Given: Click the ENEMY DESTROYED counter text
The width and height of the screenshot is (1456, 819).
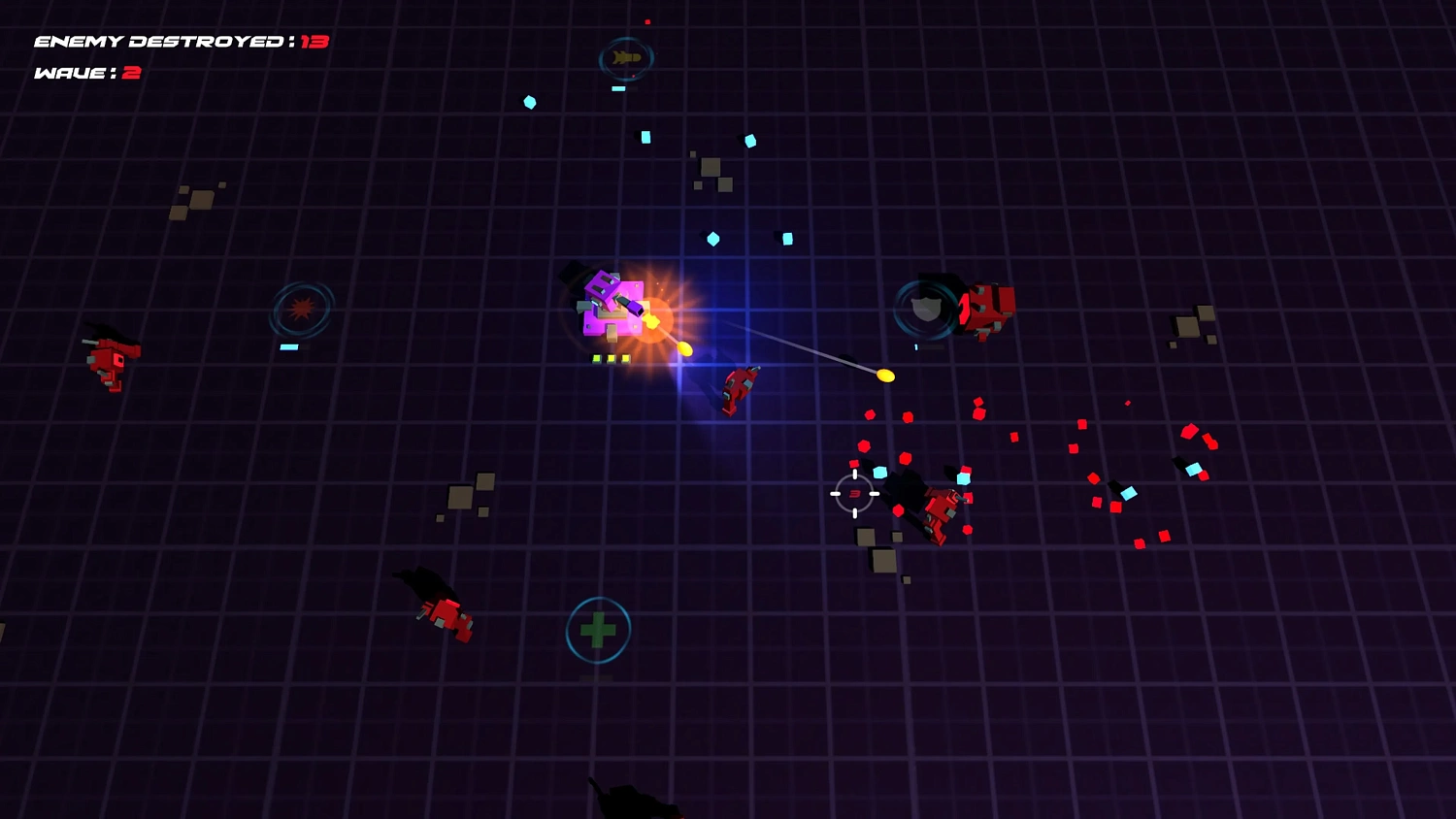Looking at the screenshot, I should (x=180, y=41).
